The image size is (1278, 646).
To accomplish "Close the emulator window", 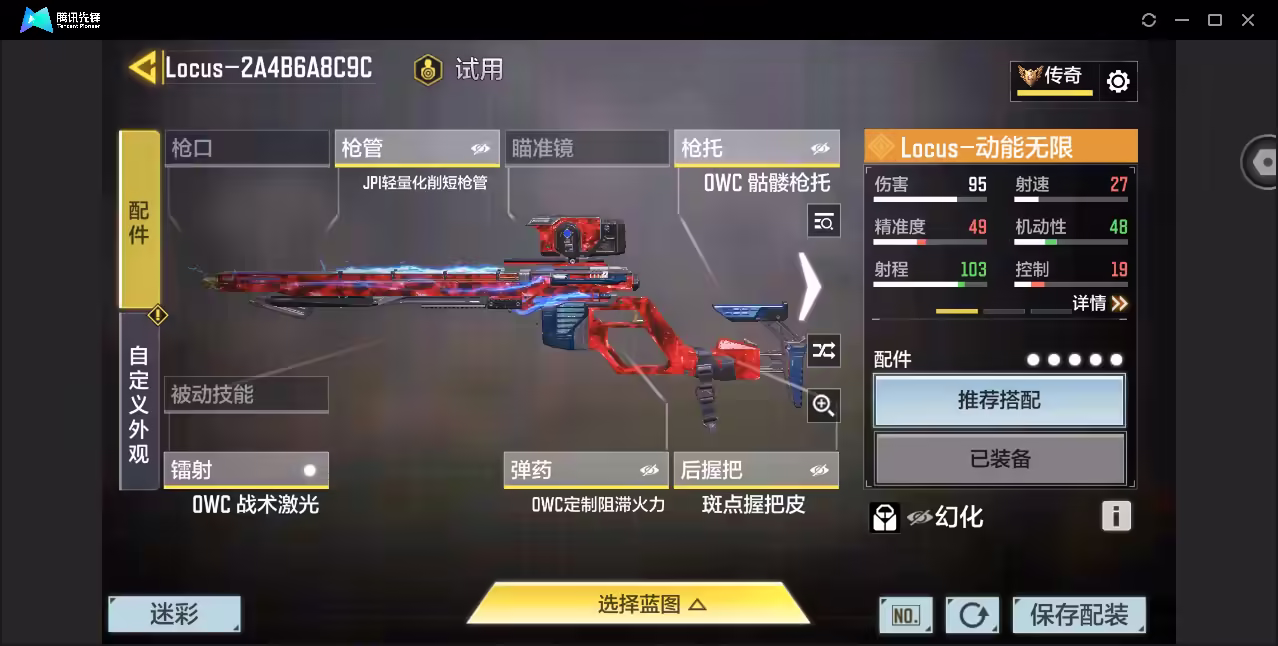I will (1248, 20).
